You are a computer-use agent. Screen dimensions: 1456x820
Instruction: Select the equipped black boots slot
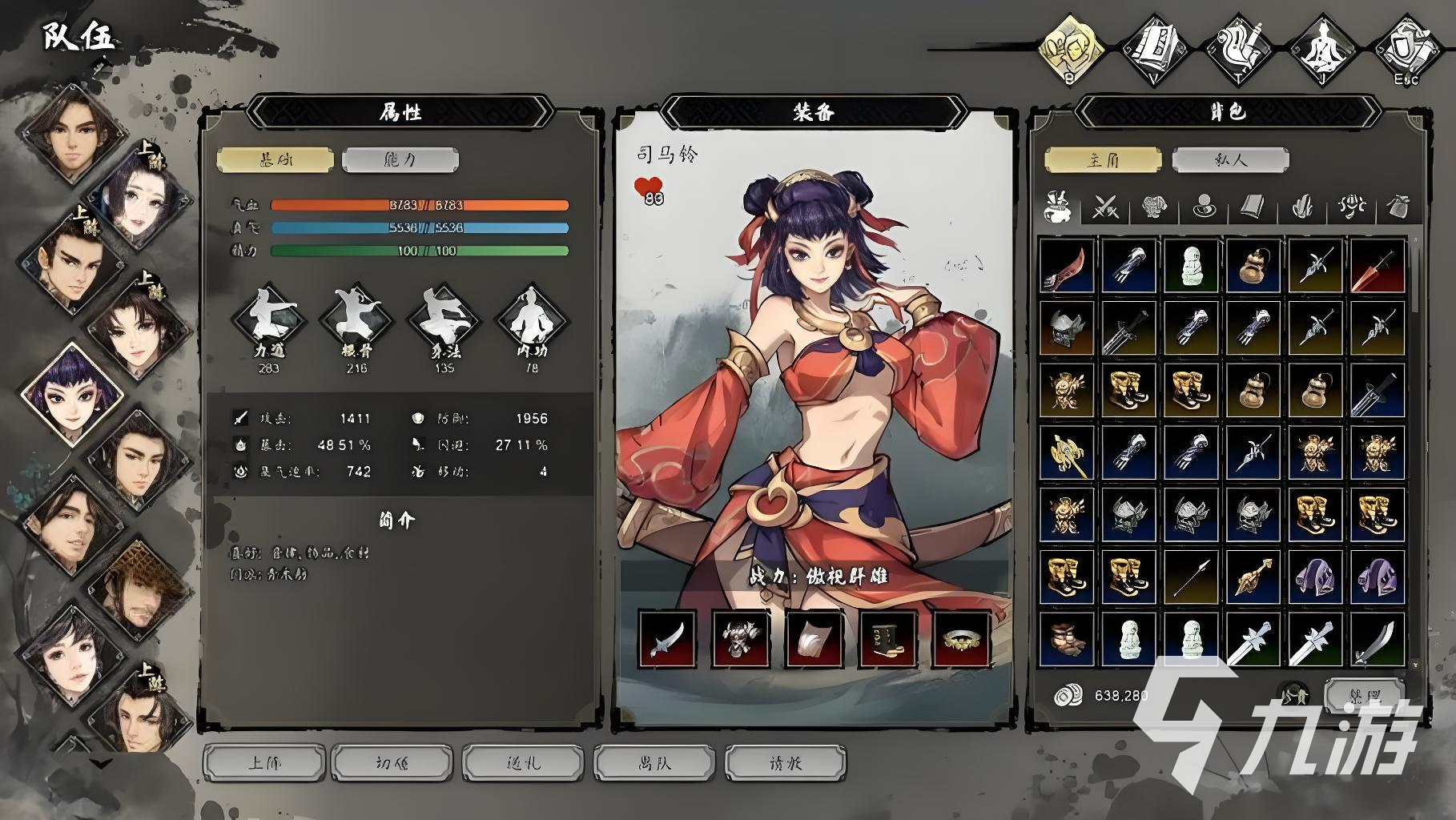pos(888,638)
